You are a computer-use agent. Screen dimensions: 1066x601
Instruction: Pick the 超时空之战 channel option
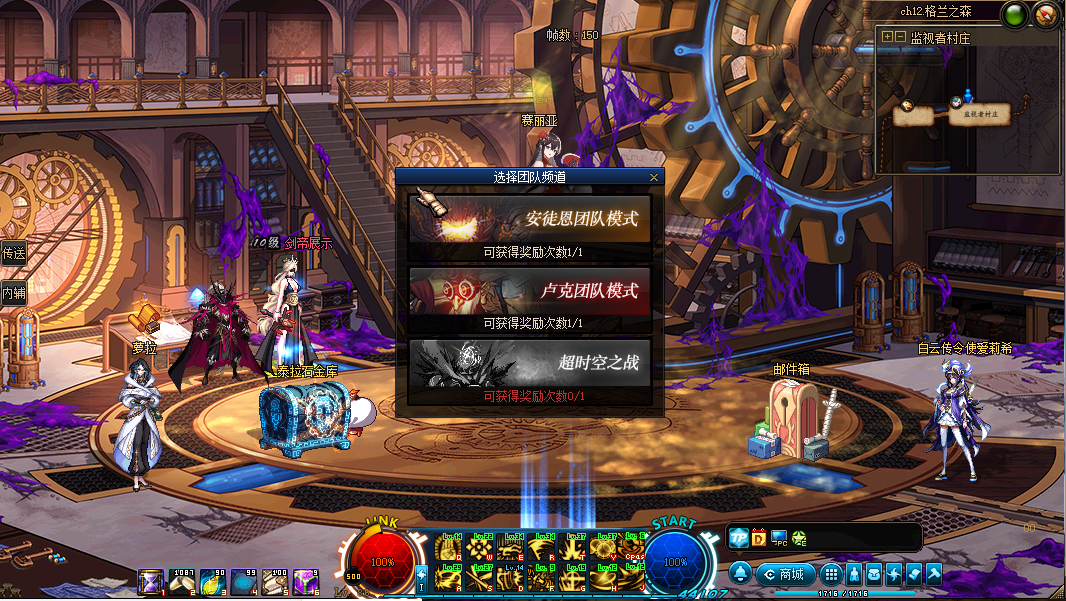point(529,364)
